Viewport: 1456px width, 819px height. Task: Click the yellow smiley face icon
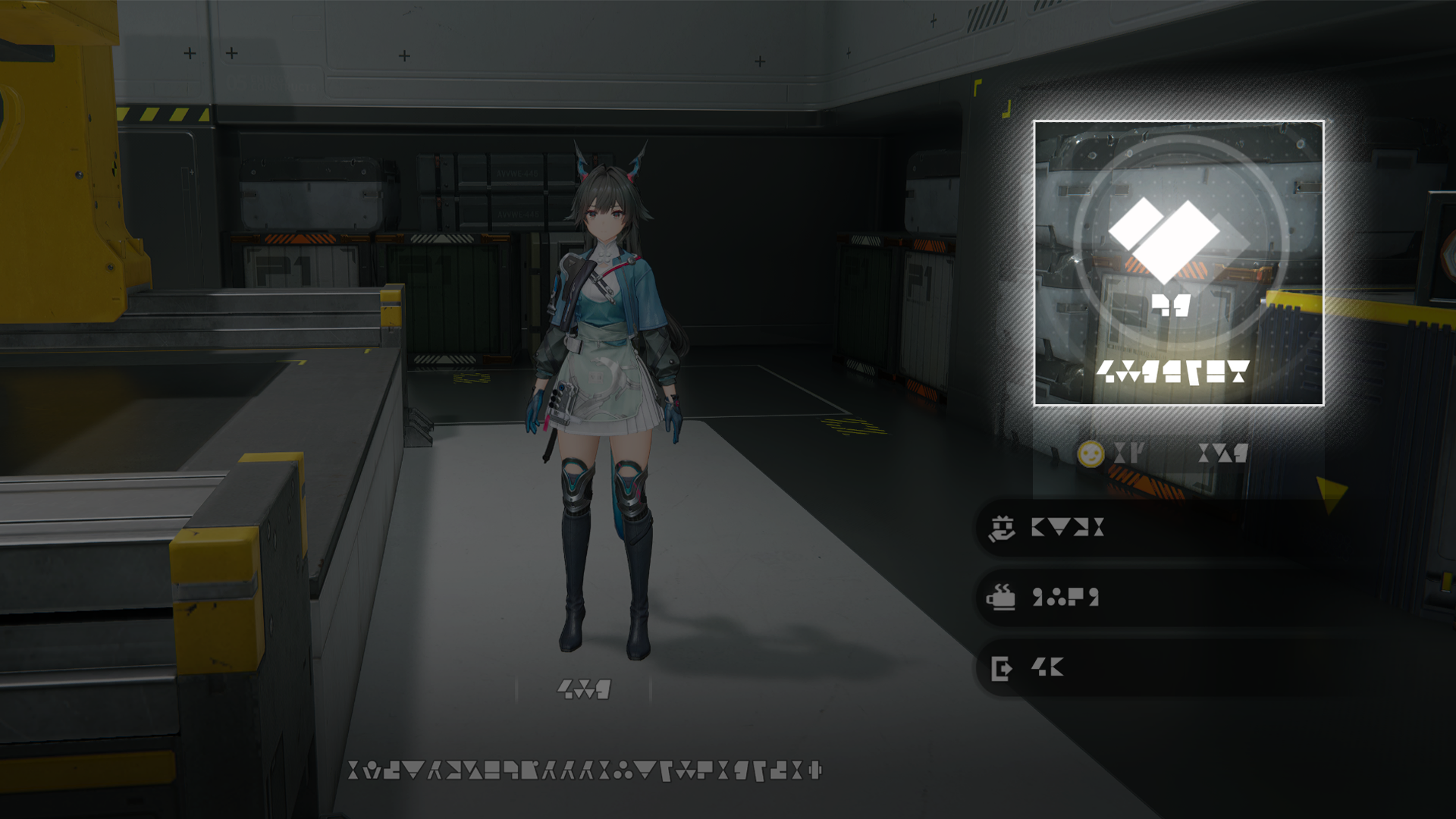(1090, 454)
